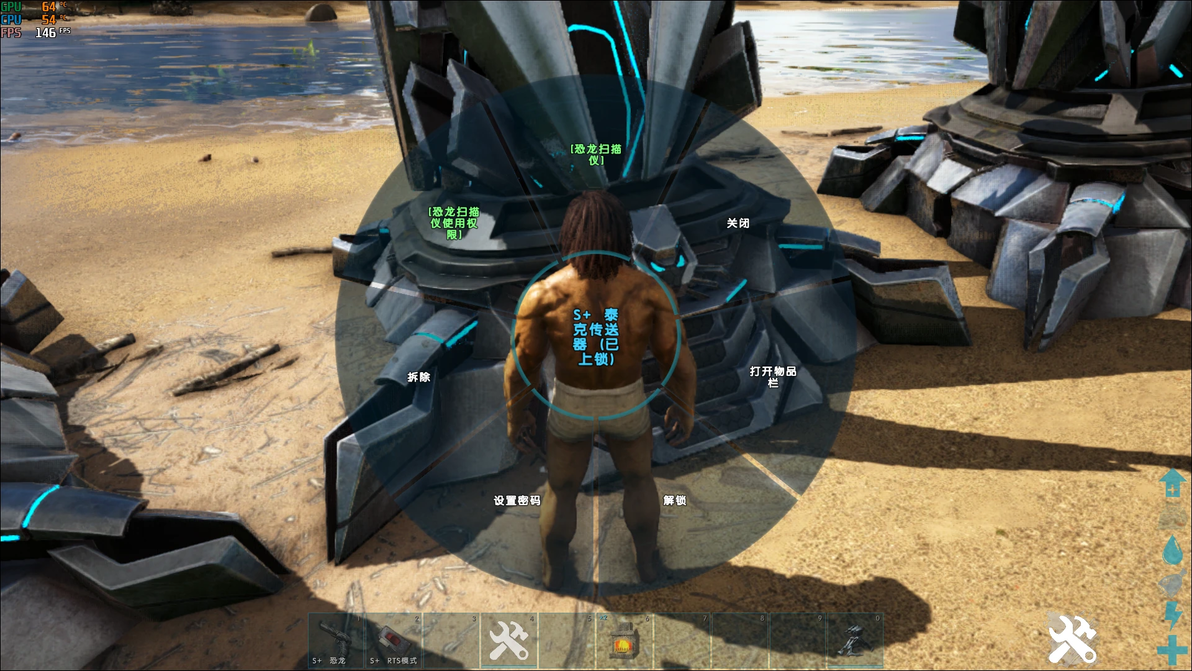Select the 设置密码 option
Screen dimensions: 1192x671
pos(517,500)
